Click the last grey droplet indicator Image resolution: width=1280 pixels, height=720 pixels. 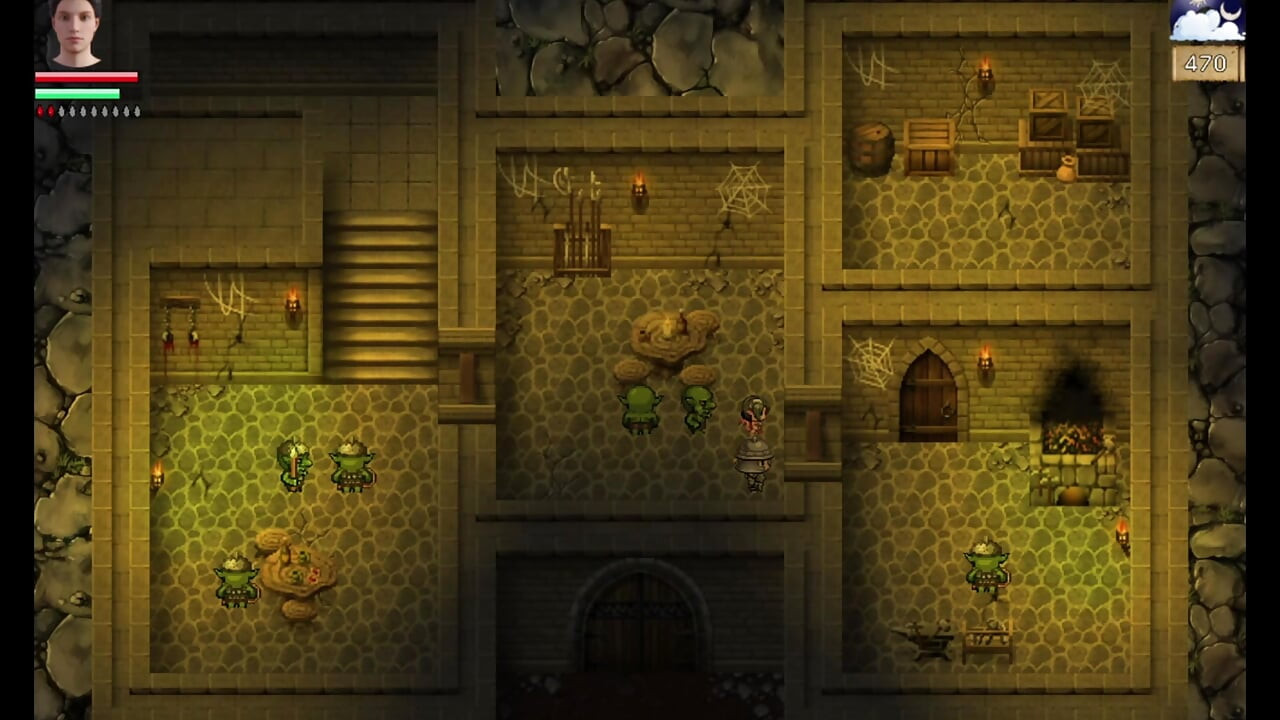click(138, 112)
